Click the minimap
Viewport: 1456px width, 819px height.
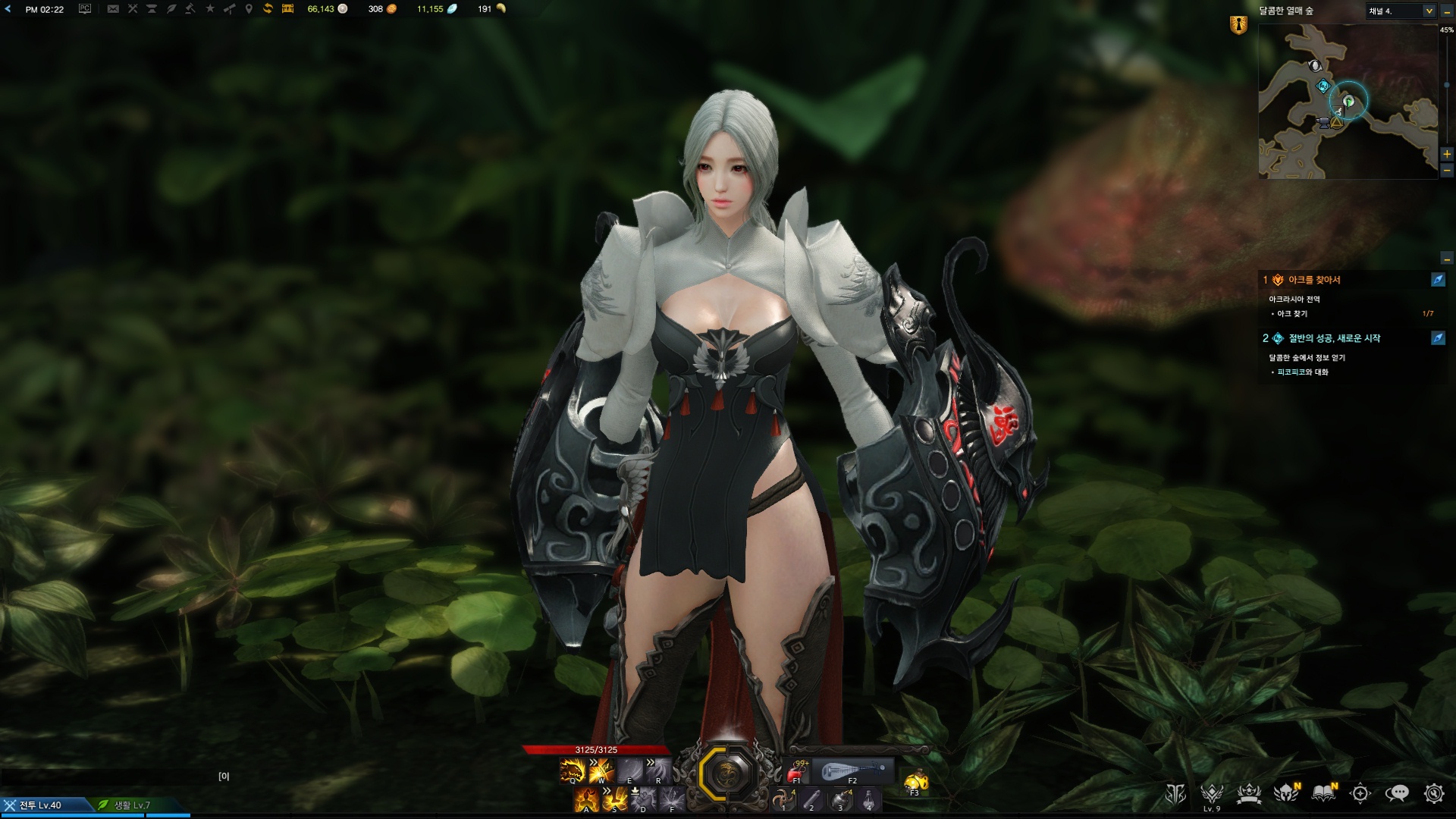pyautogui.click(x=1348, y=102)
